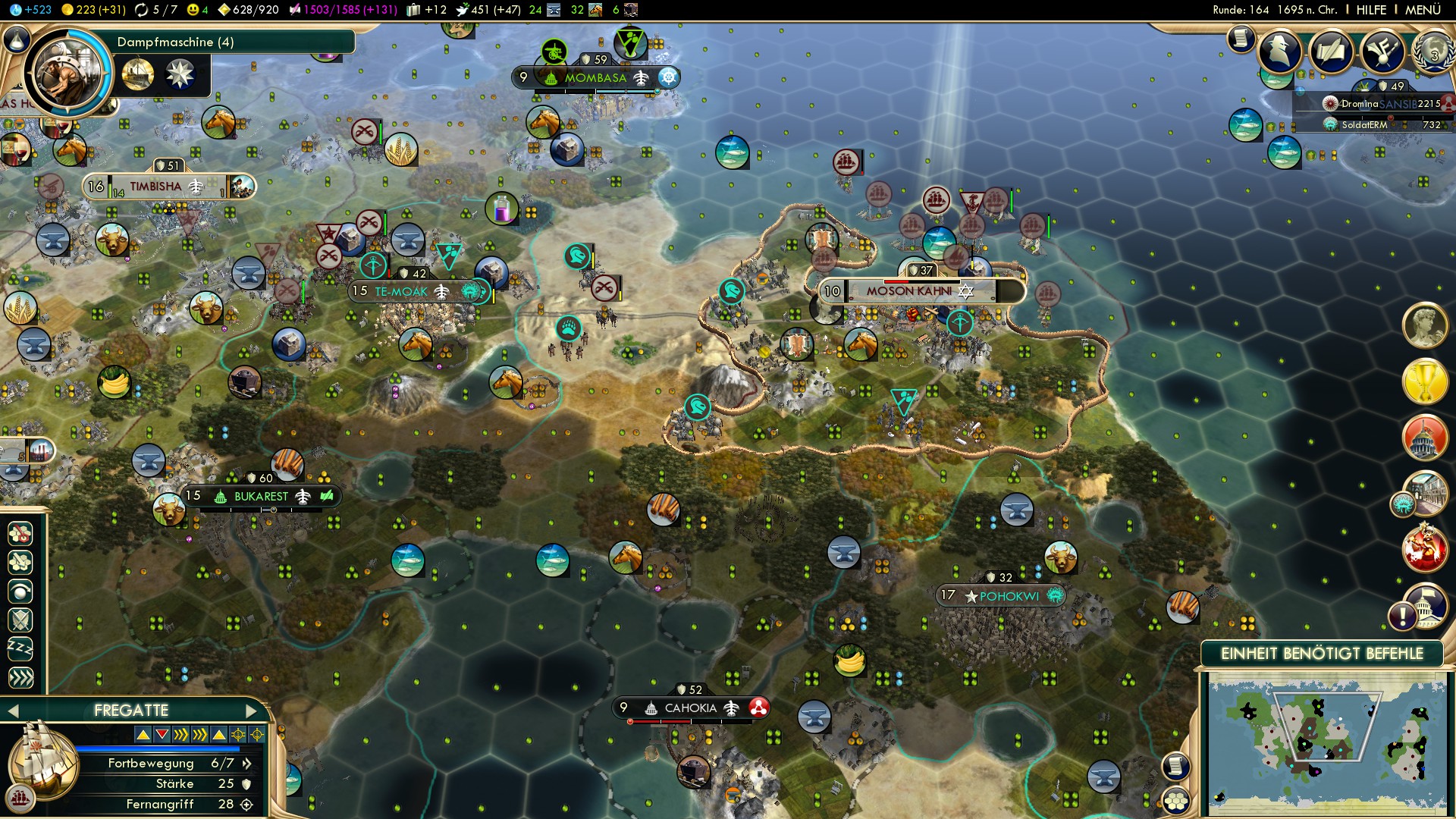Open the diplomacy overview horn icon

click(1382, 52)
